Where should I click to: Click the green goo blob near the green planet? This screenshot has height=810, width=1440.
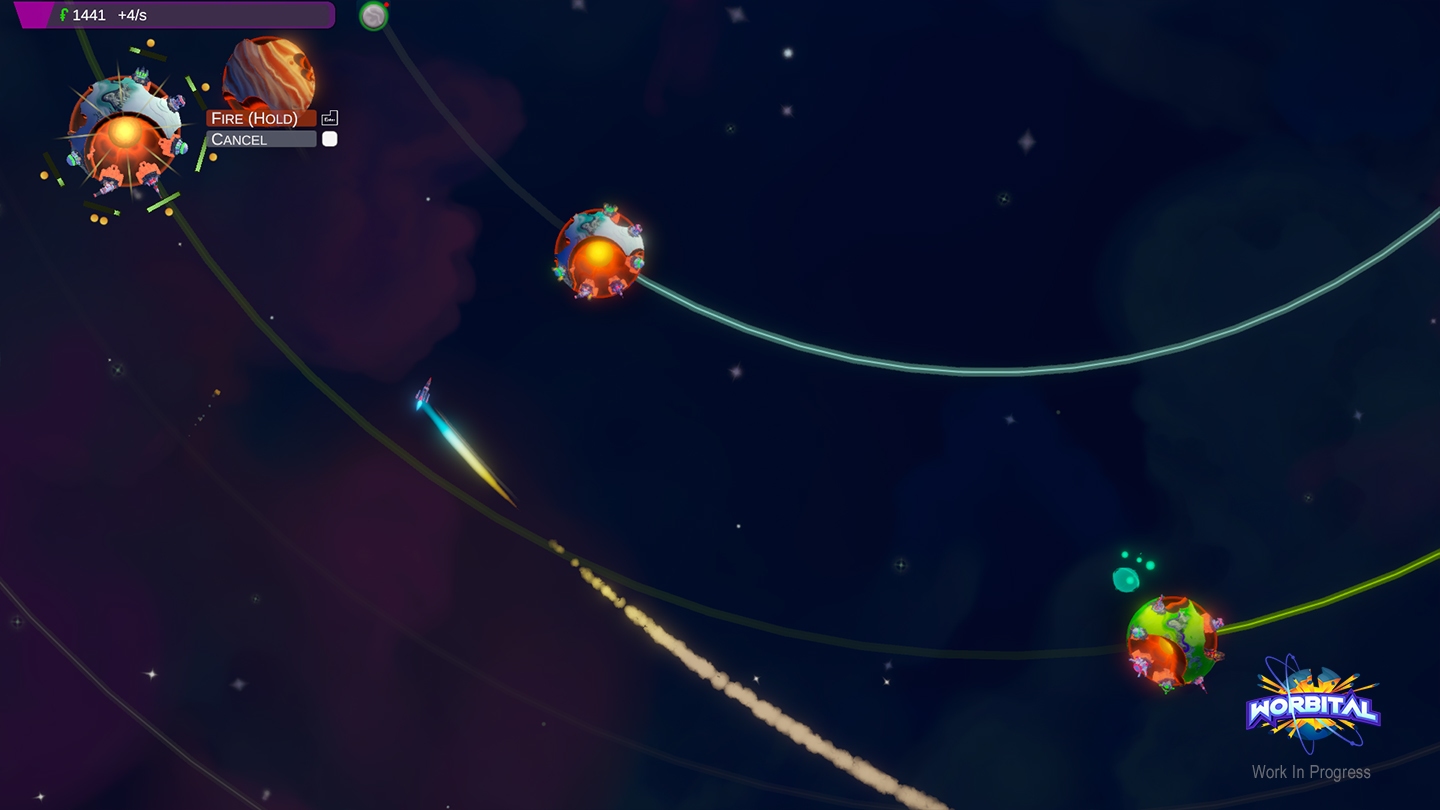click(x=1124, y=578)
